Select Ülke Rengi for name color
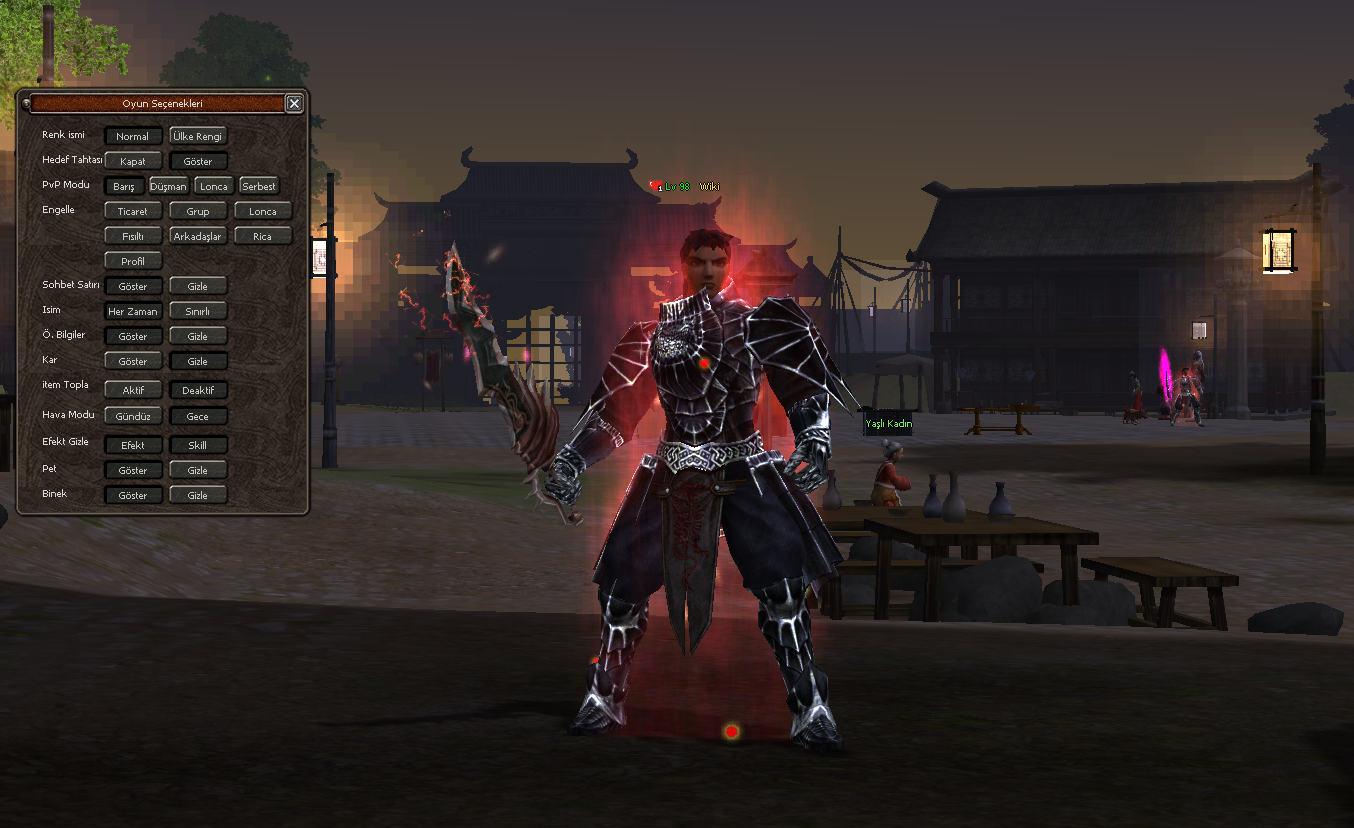The height and width of the screenshot is (828, 1354). coord(198,136)
